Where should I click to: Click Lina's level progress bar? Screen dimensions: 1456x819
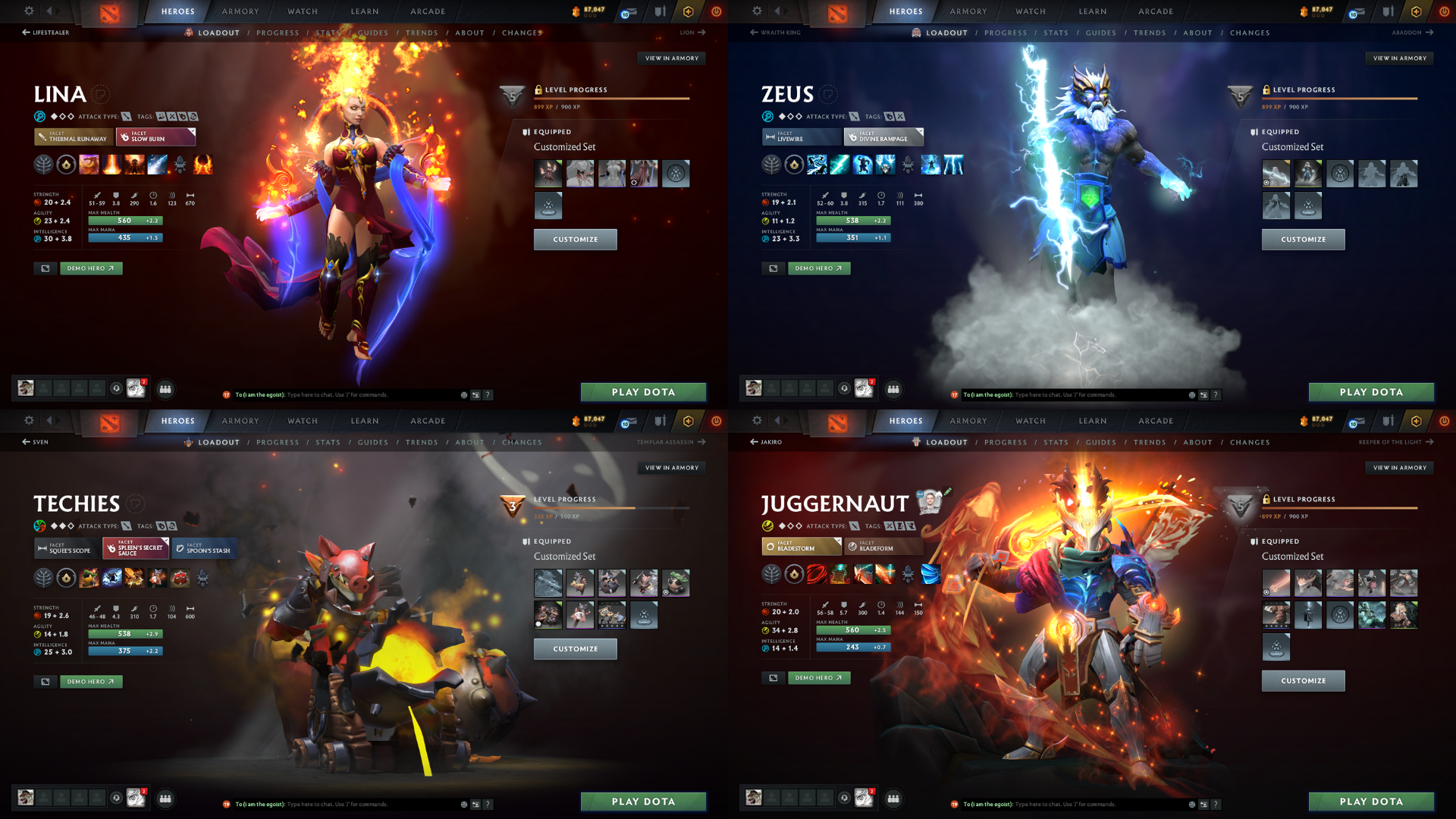(x=613, y=99)
